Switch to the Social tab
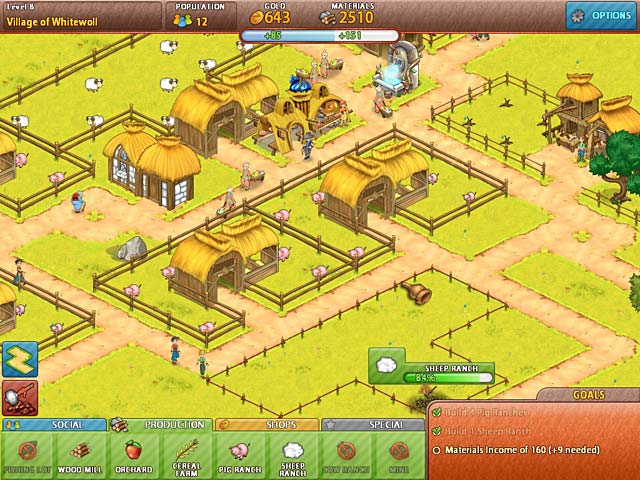This screenshot has width=640, height=480. point(58,425)
